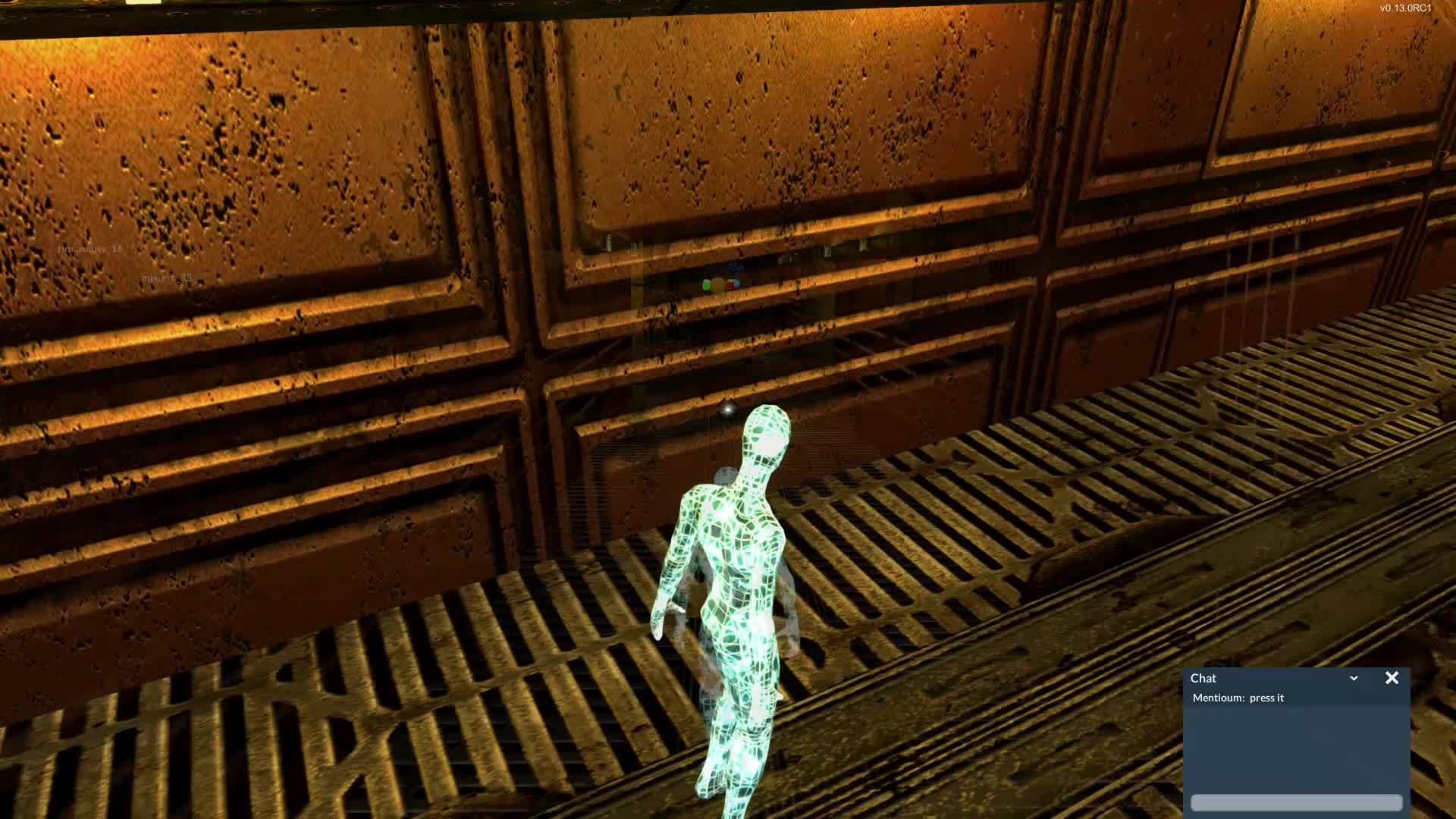The height and width of the screenshot is (819, 1456).
Task: Collapse the Chat panel with the chevron
Action: tap(1354, 678)
